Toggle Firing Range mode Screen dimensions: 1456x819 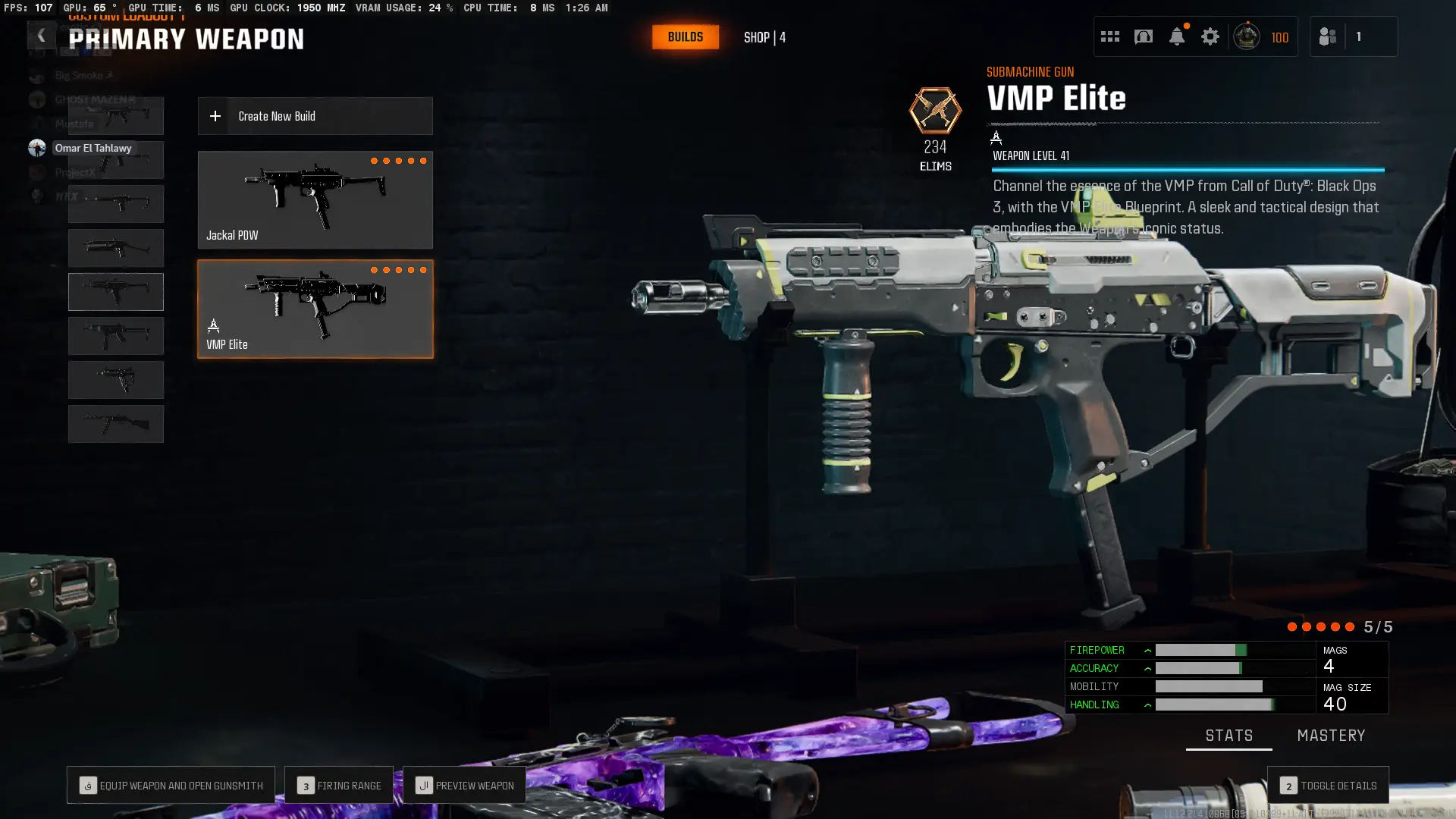338,785
